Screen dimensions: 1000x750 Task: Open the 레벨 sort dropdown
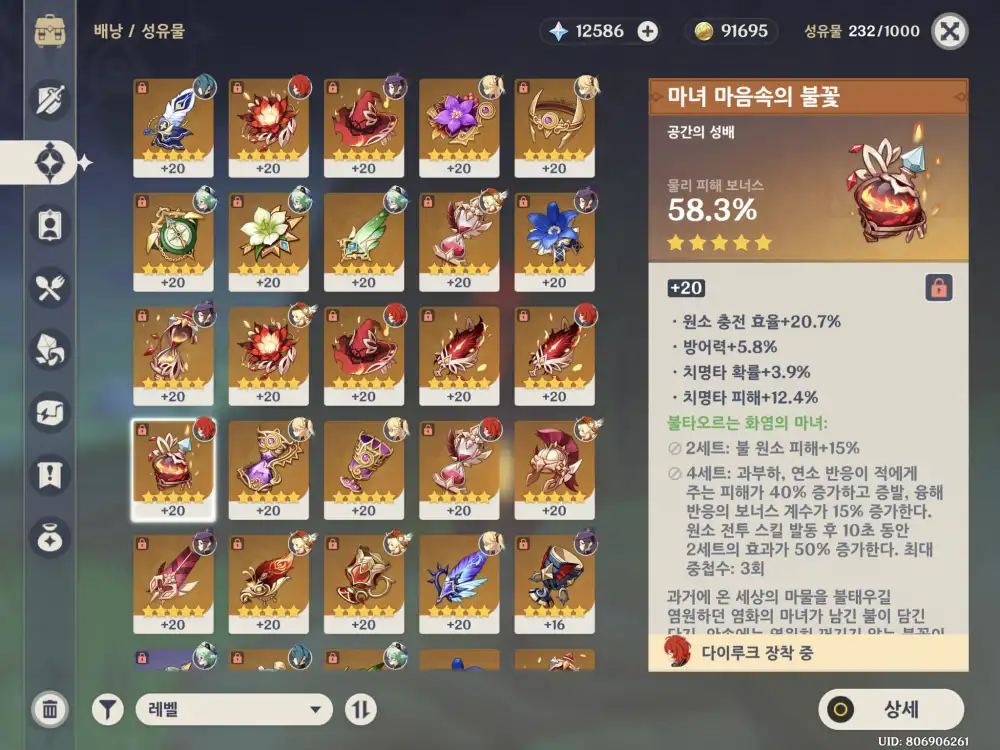click(x=233, y=710)
